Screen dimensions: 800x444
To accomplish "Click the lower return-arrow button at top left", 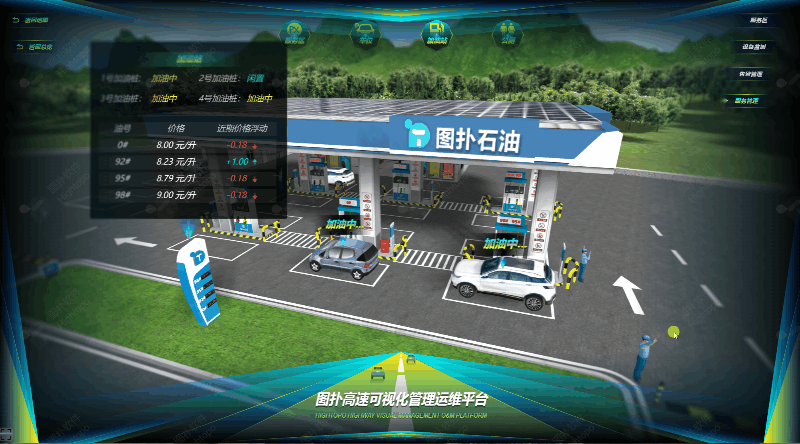I will (38, 46).
